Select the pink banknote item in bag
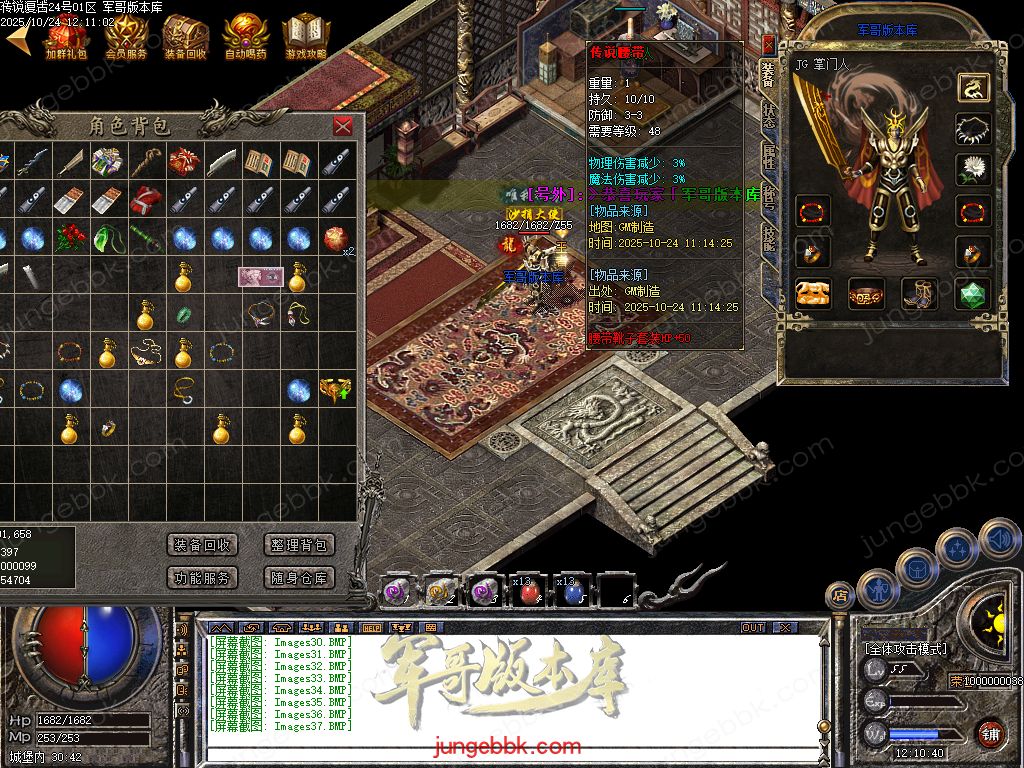1024x768 pixels. pyautogui.click(x=260, y=276)
